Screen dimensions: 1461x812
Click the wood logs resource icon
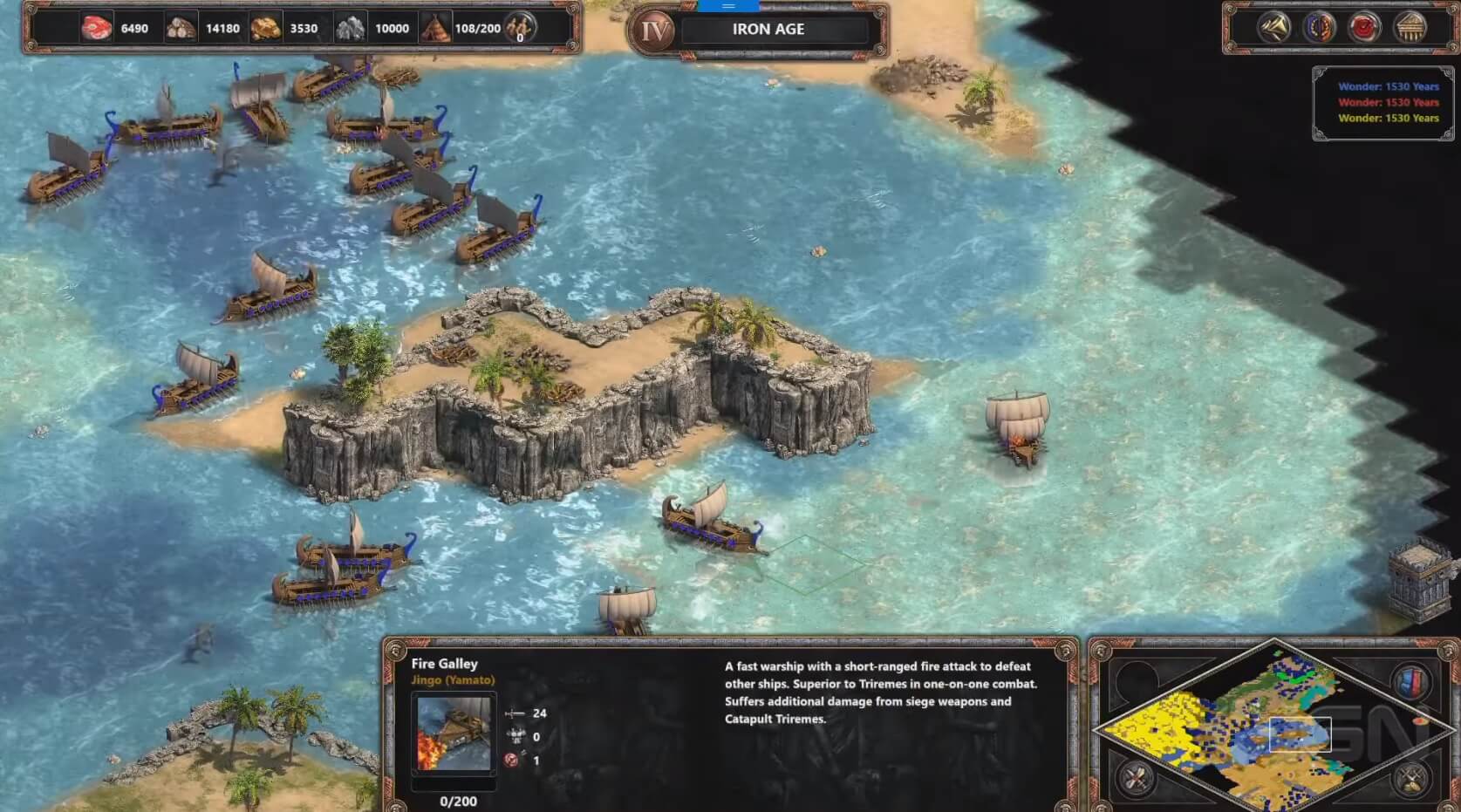181,29
